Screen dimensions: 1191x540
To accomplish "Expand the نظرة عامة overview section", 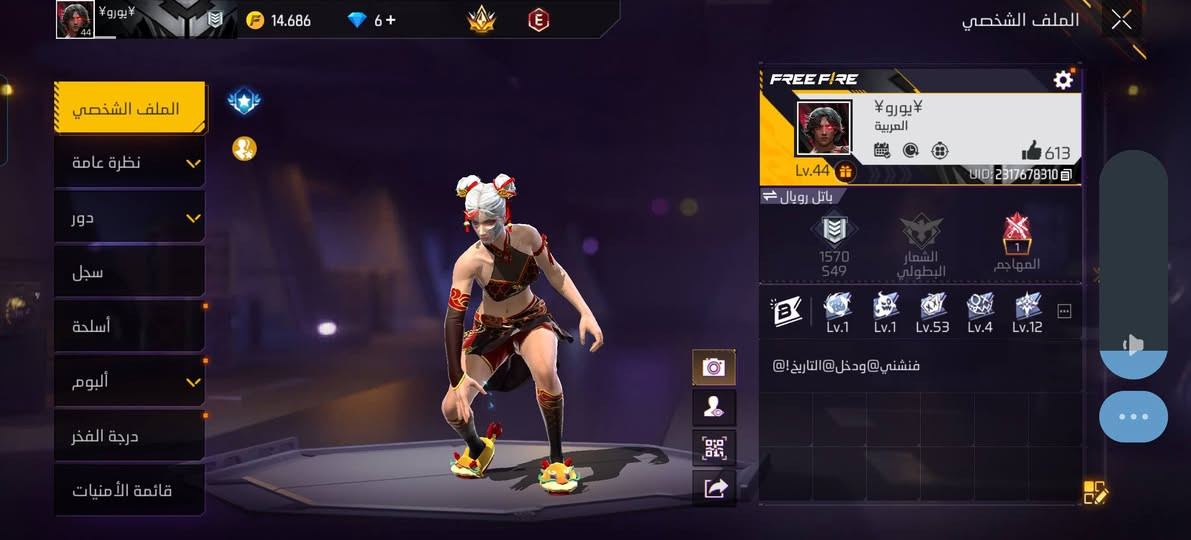I will 129,162.
